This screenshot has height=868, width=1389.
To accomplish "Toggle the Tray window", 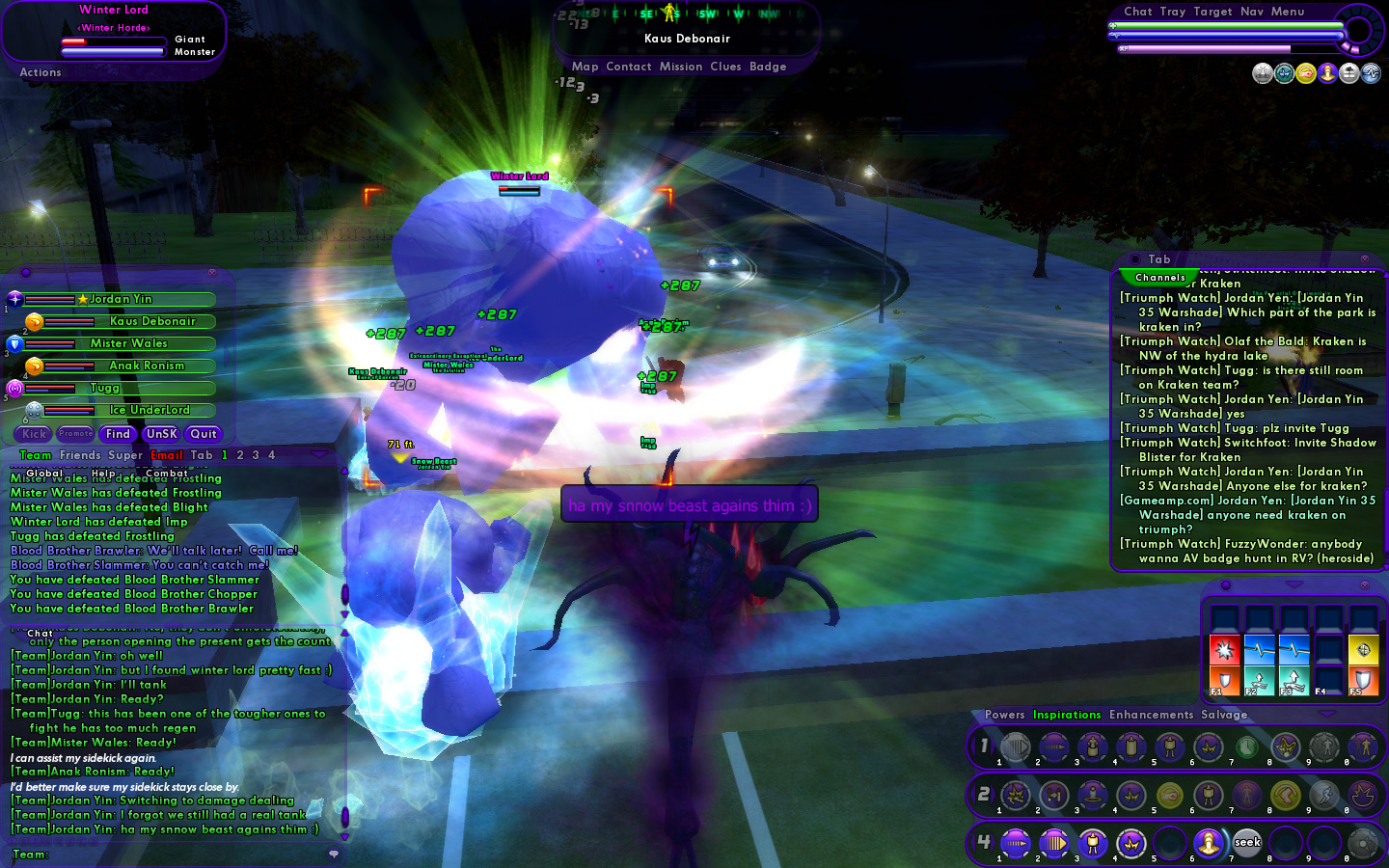I will (x=1173, y=12).
